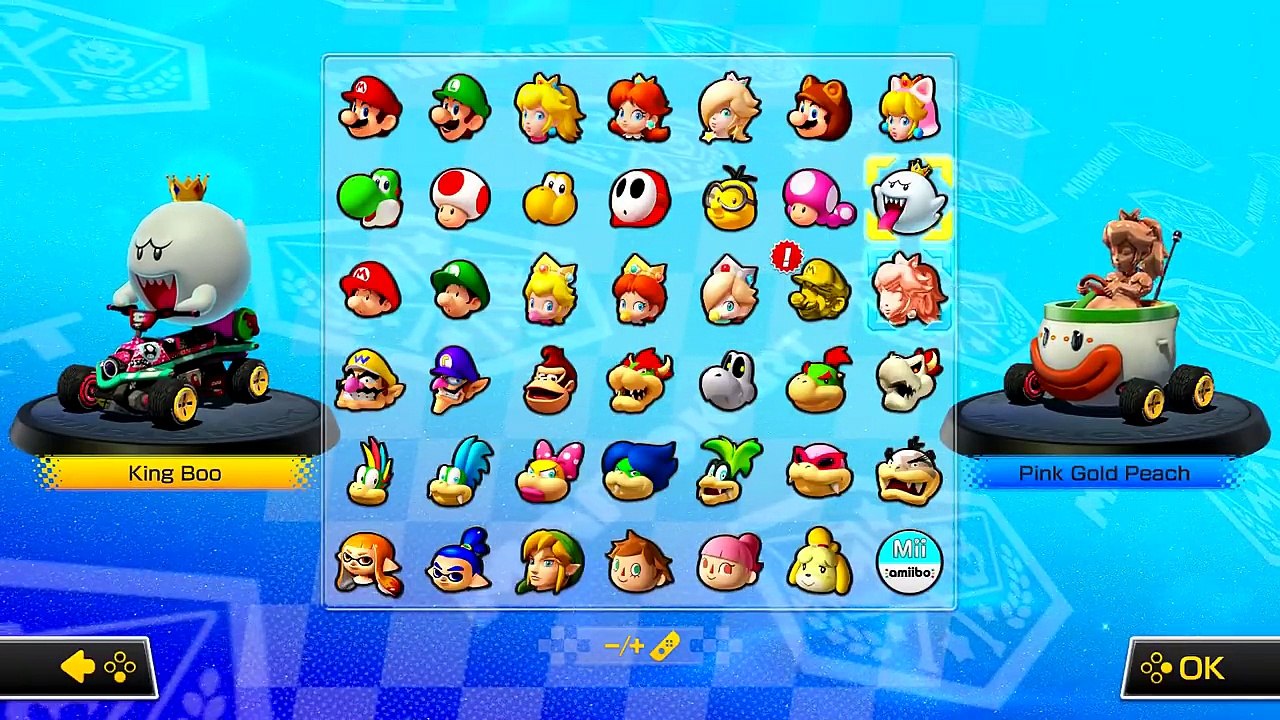The height and width of the screenshot is (720, 1280).
Task: Choose Link in the bottom row
Action: 549,561
